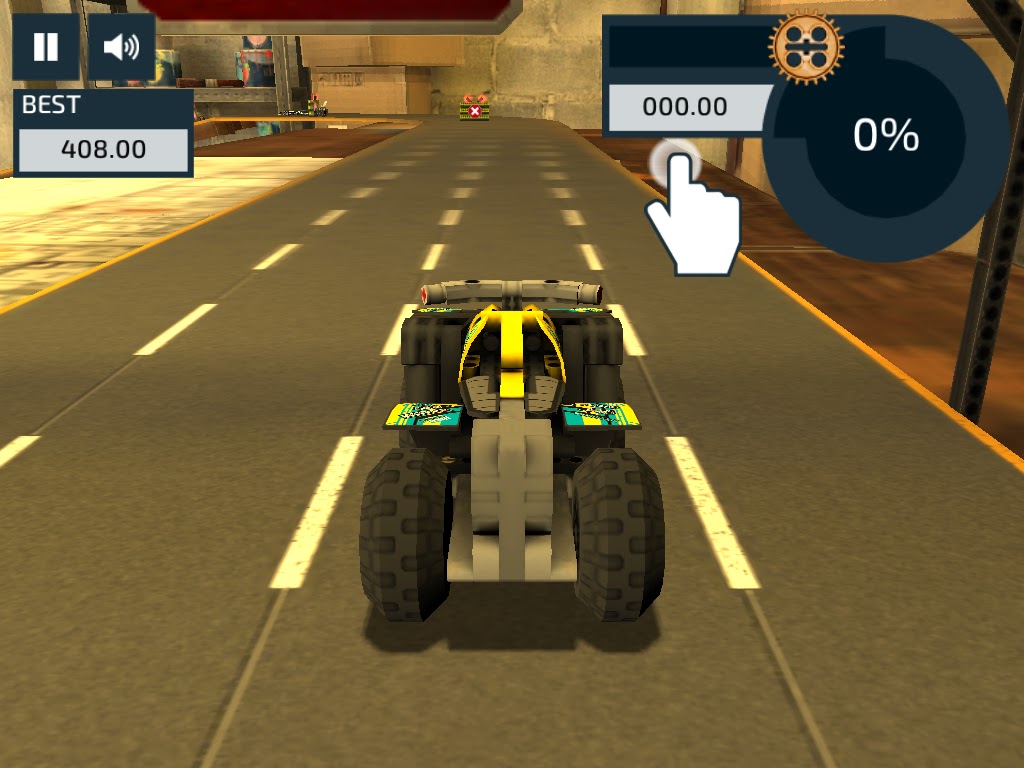This screenshot has width=1024, height=768.
Task: Pause the game
Action: tap(46, 47)
